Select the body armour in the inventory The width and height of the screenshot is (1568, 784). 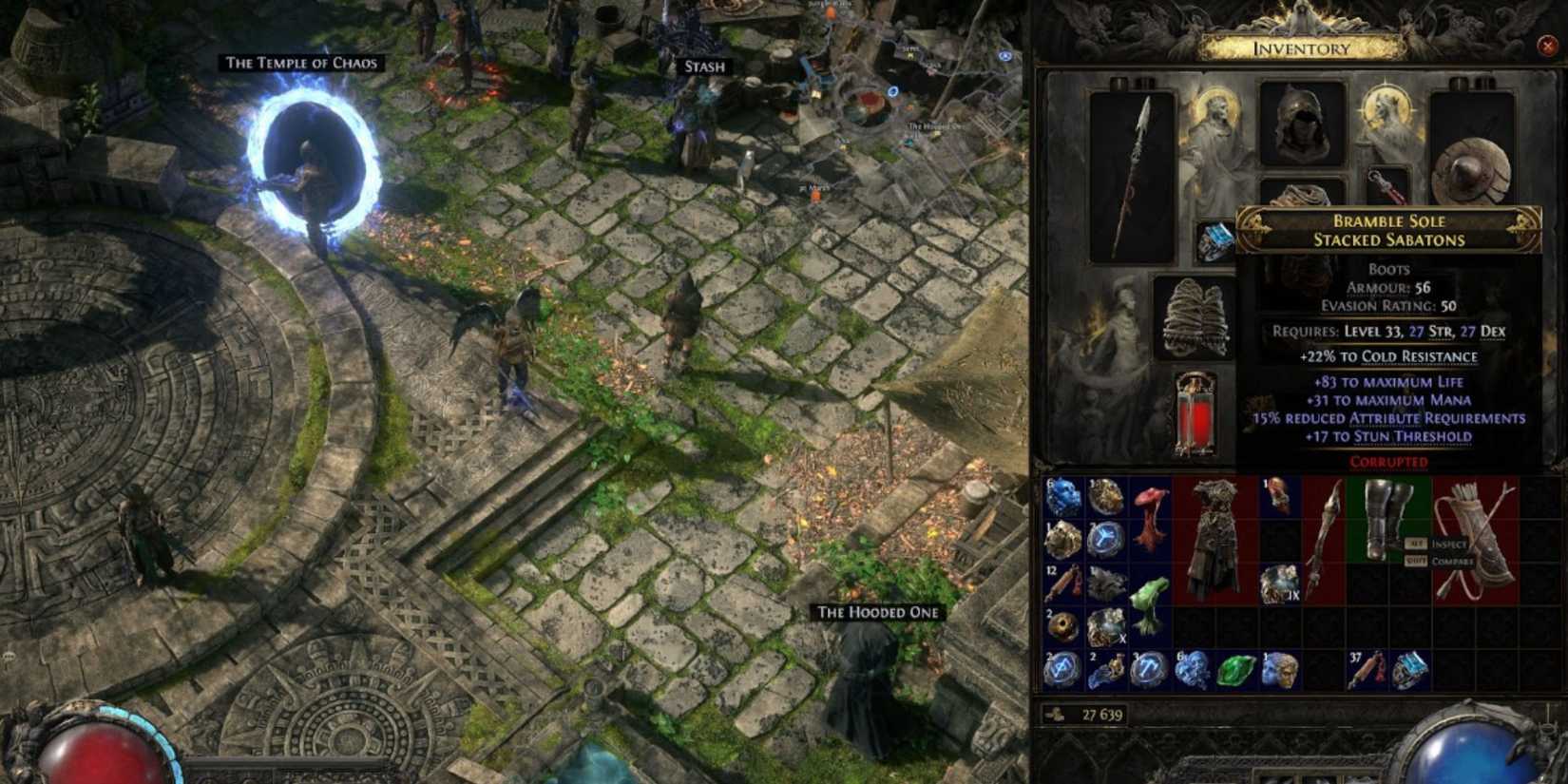click(x=1214, y=532)
